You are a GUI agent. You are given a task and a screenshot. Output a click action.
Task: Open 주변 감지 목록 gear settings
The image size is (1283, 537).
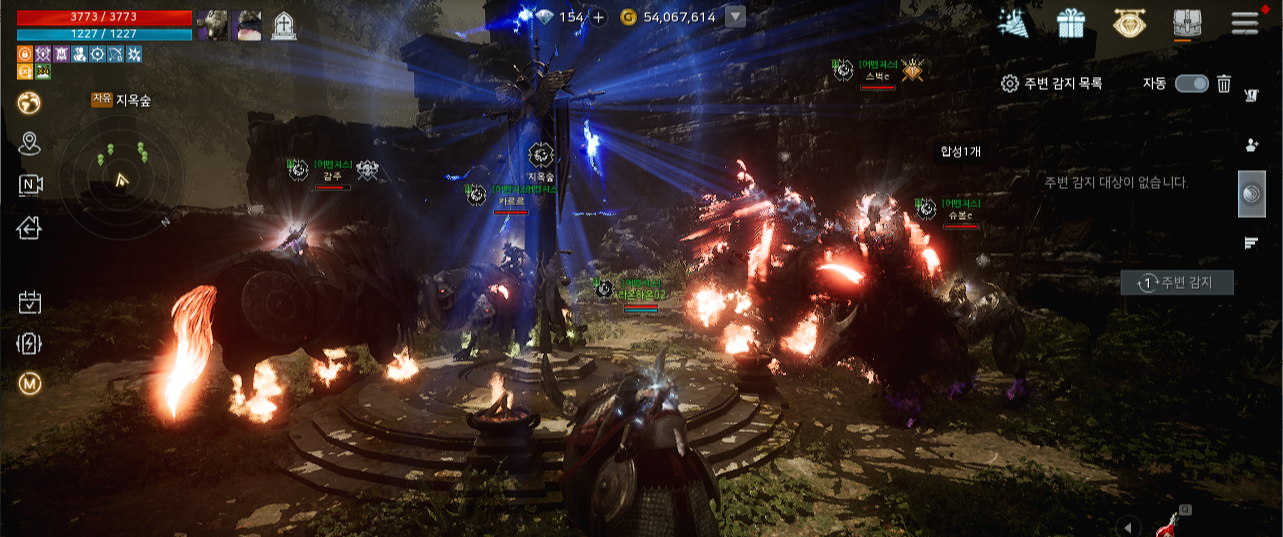point(1010,84)
